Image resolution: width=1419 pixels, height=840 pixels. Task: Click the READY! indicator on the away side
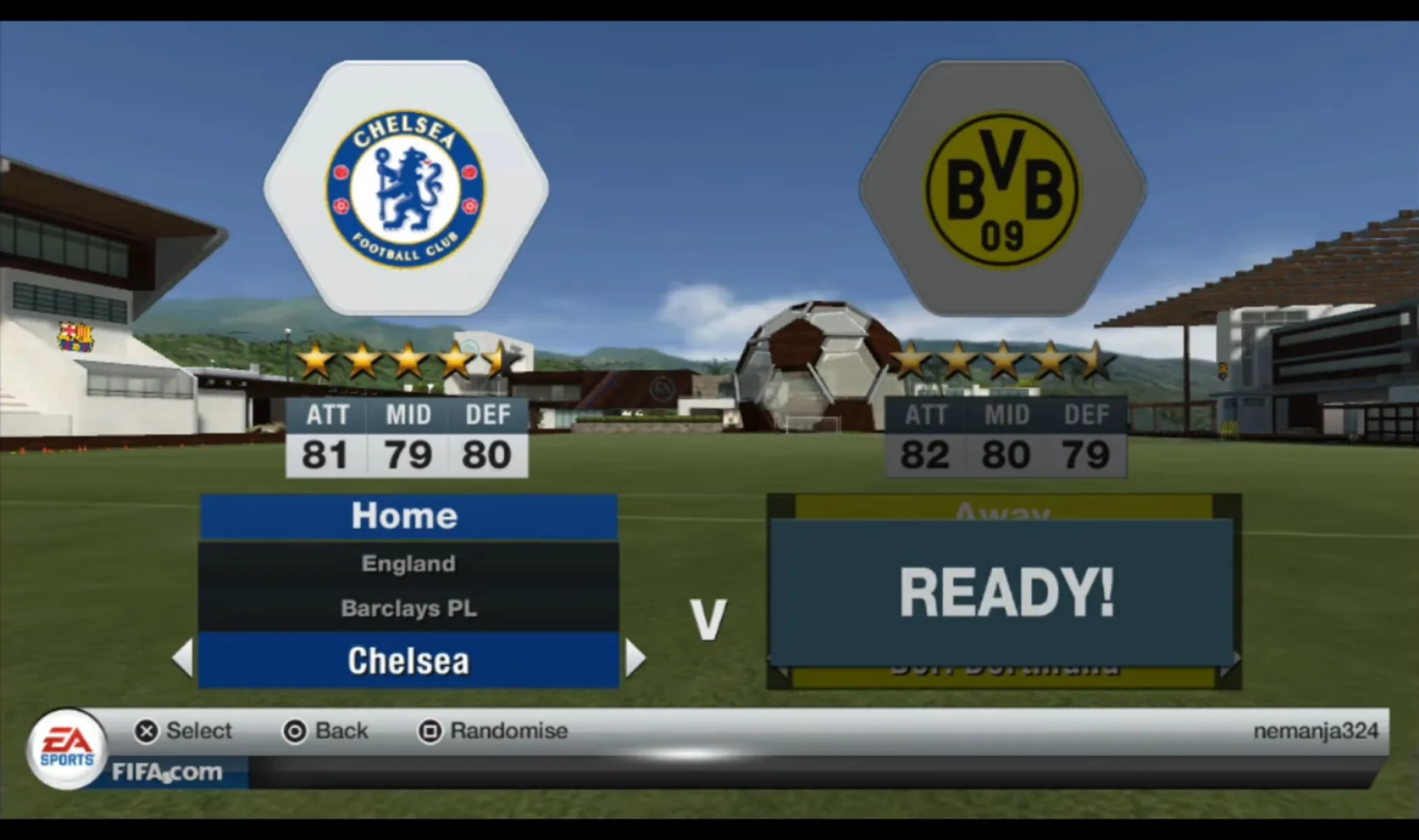1005,594
